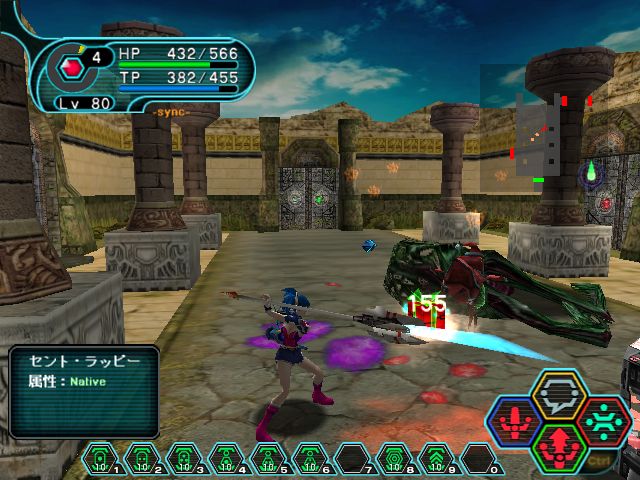The width and height of the screenshot is (640, 480).
Task: Select the hexagon ring icon in slot 8
Action: point(393,458)
